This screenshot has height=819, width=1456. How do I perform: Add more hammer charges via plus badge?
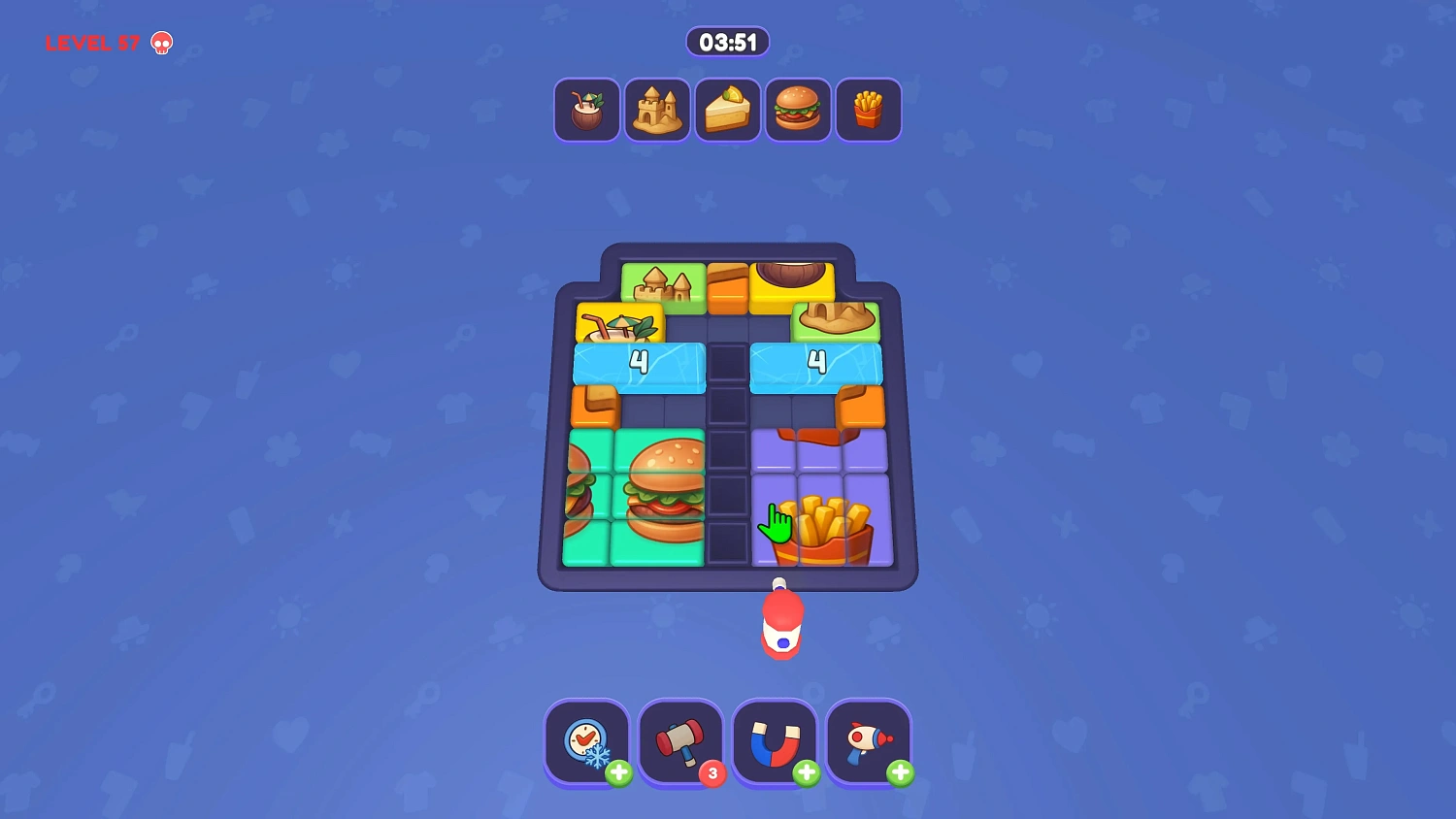tap(711, 773)
